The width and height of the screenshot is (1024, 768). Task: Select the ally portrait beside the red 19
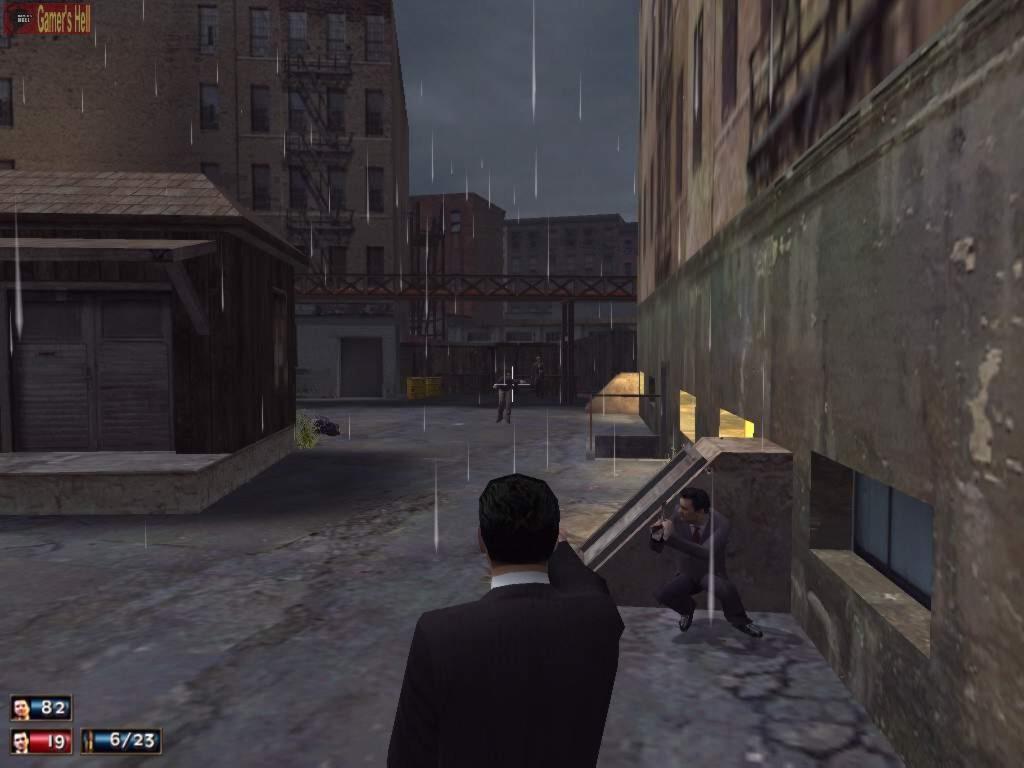[21, 741]
